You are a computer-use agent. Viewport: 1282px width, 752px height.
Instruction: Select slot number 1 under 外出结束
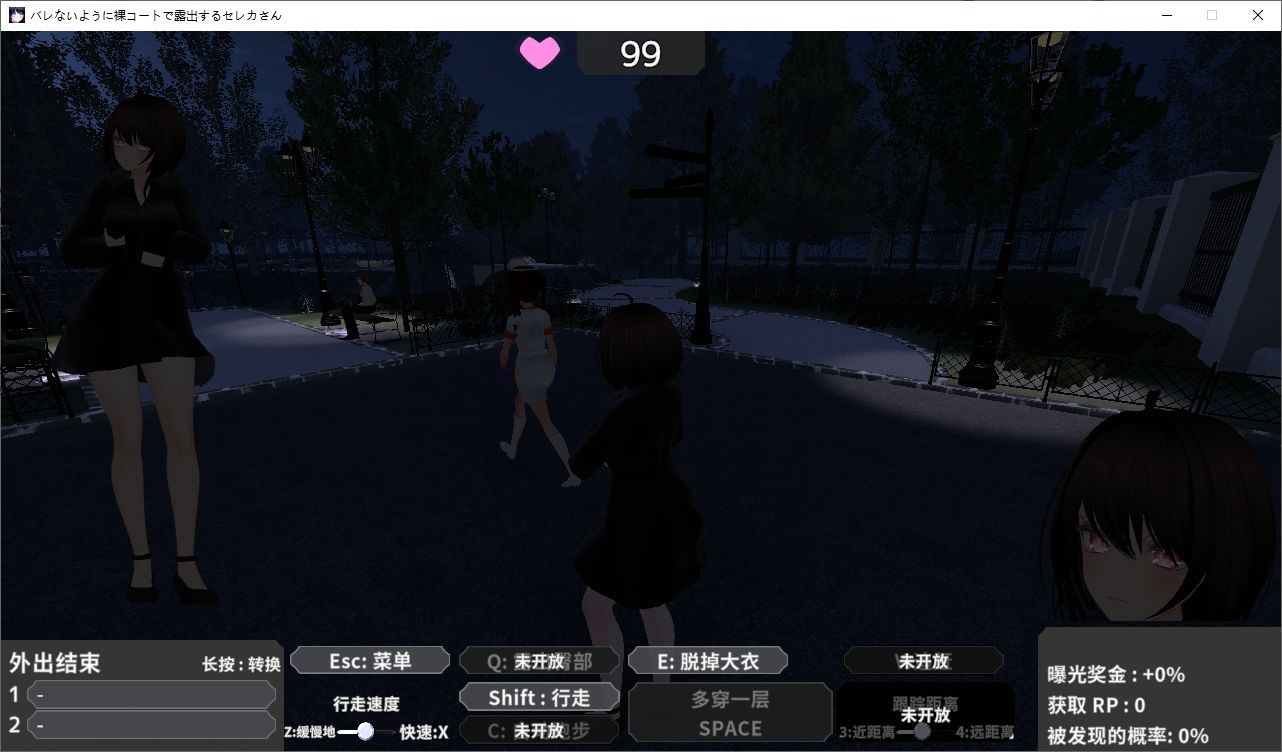point(152,694)
